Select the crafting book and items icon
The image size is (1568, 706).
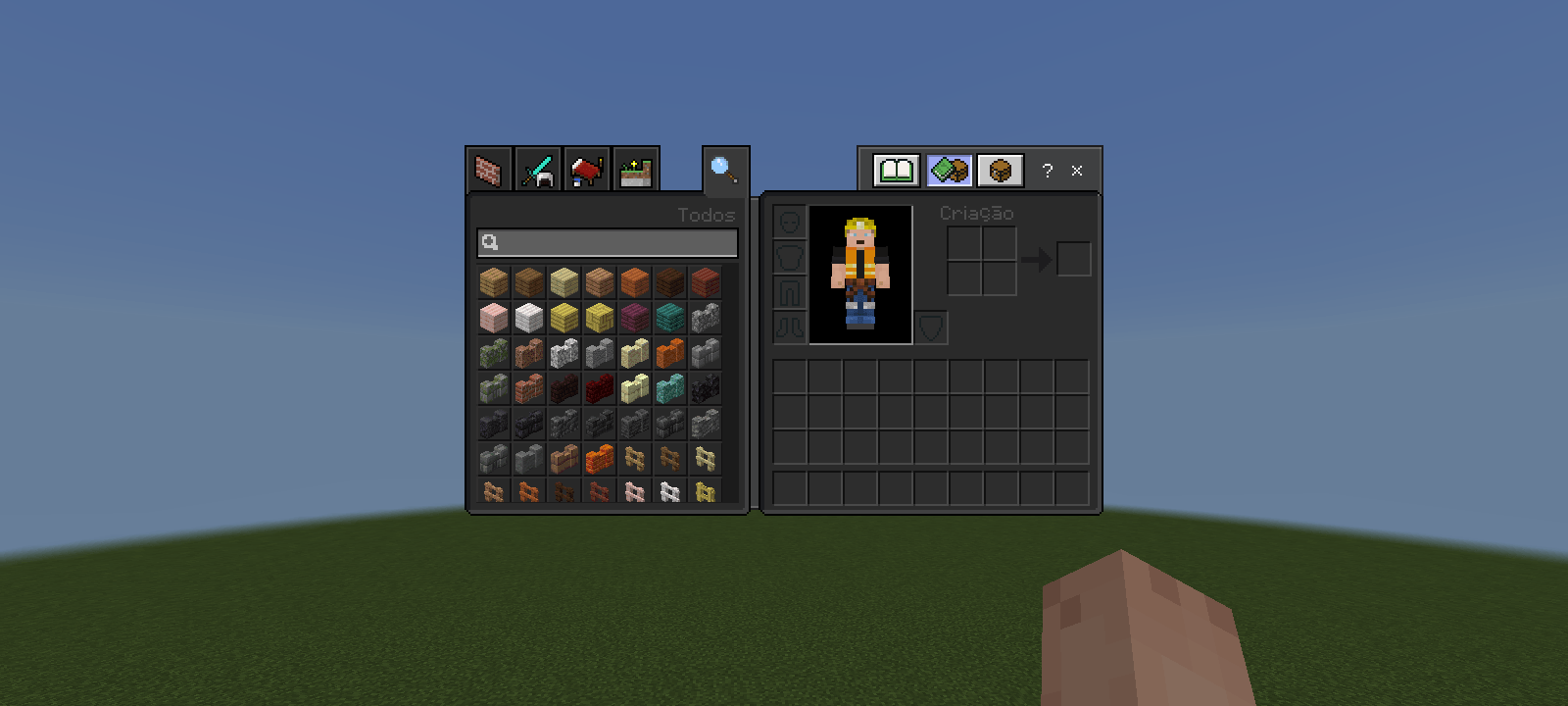(x=949, y=170)
